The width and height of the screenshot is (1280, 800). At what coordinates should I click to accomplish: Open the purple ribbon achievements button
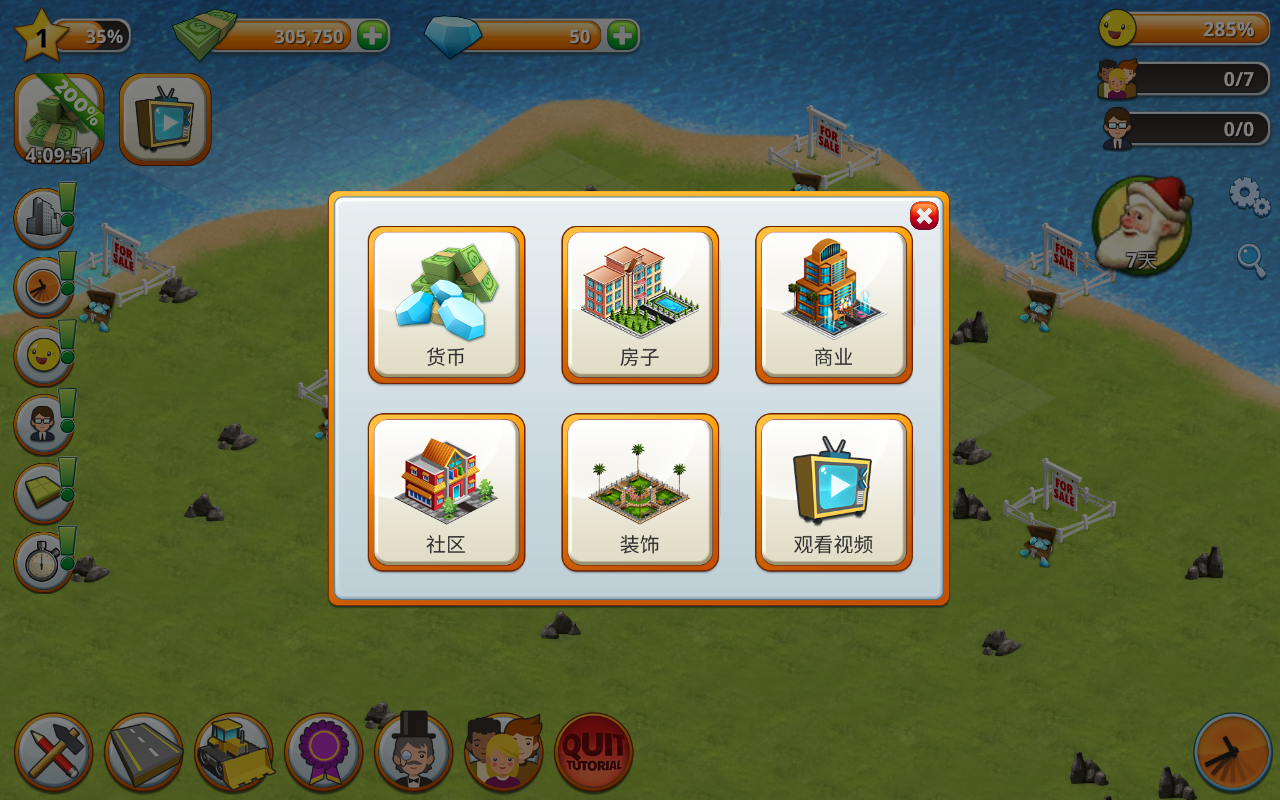pos(324,752)
